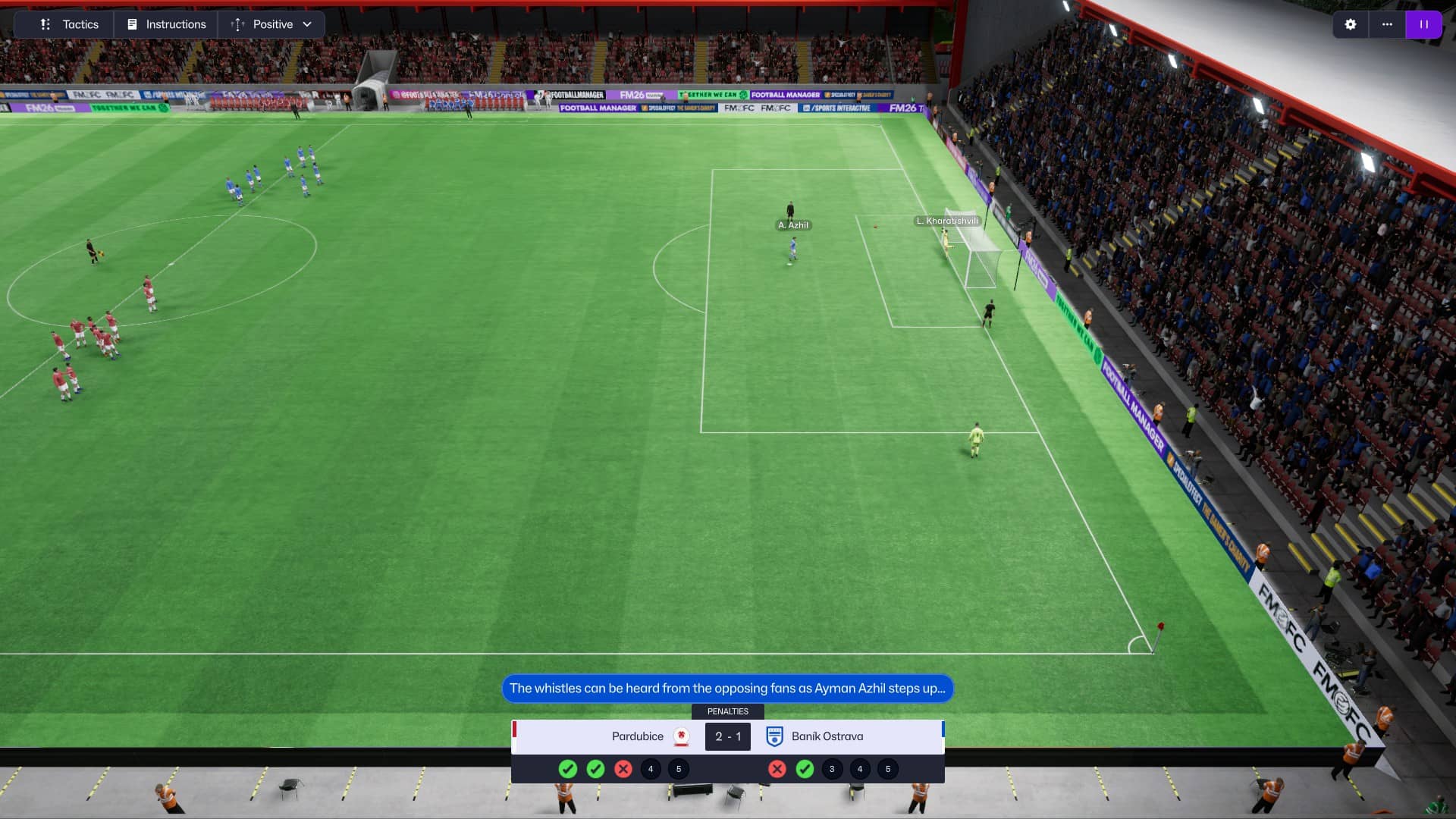The width and height of the screenshot is (1456, 819).
Task: Pause the match with purple button
Action: click(x=1423, y=24)
